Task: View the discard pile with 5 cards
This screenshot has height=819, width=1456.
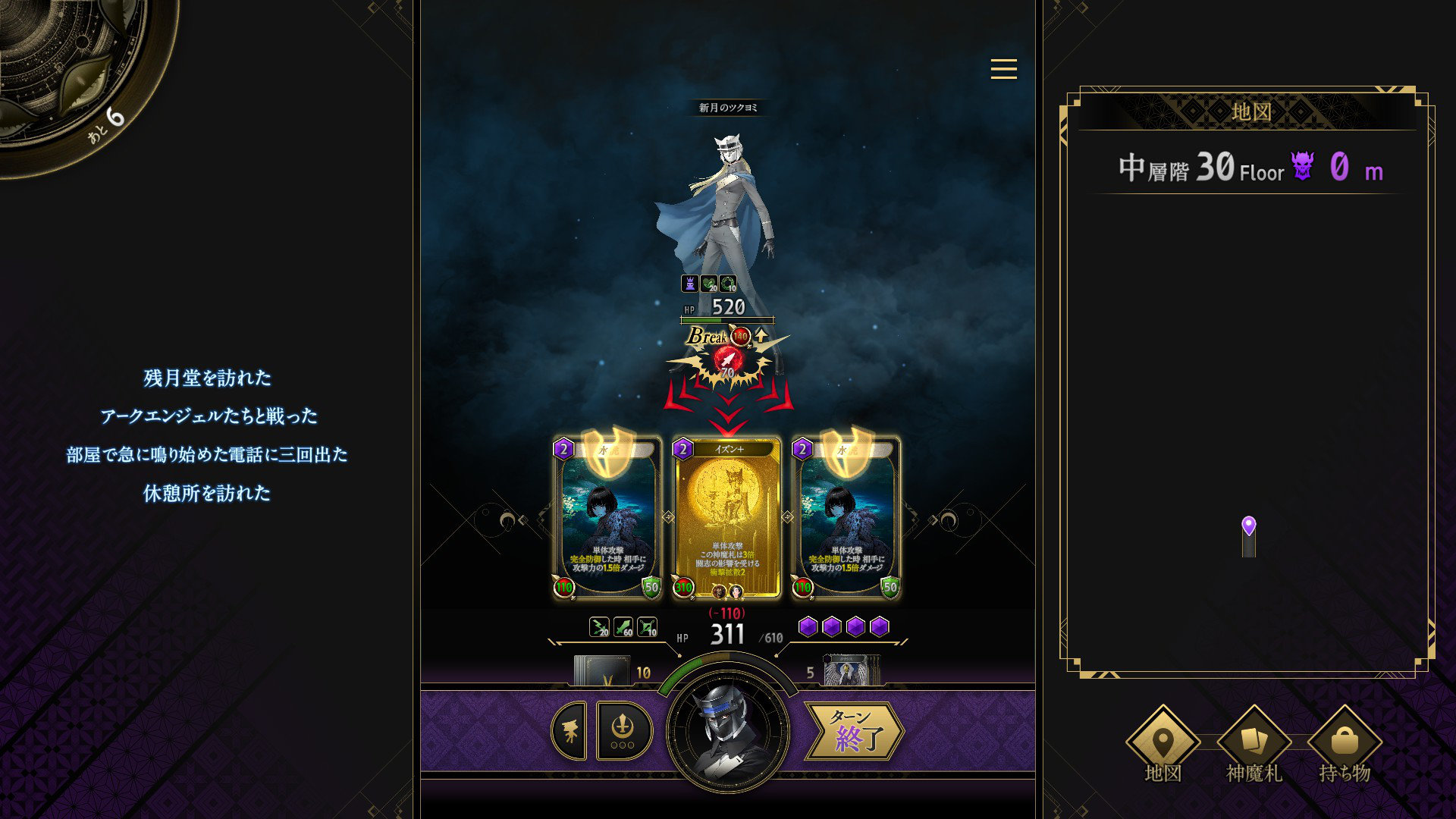Action: 851,671
